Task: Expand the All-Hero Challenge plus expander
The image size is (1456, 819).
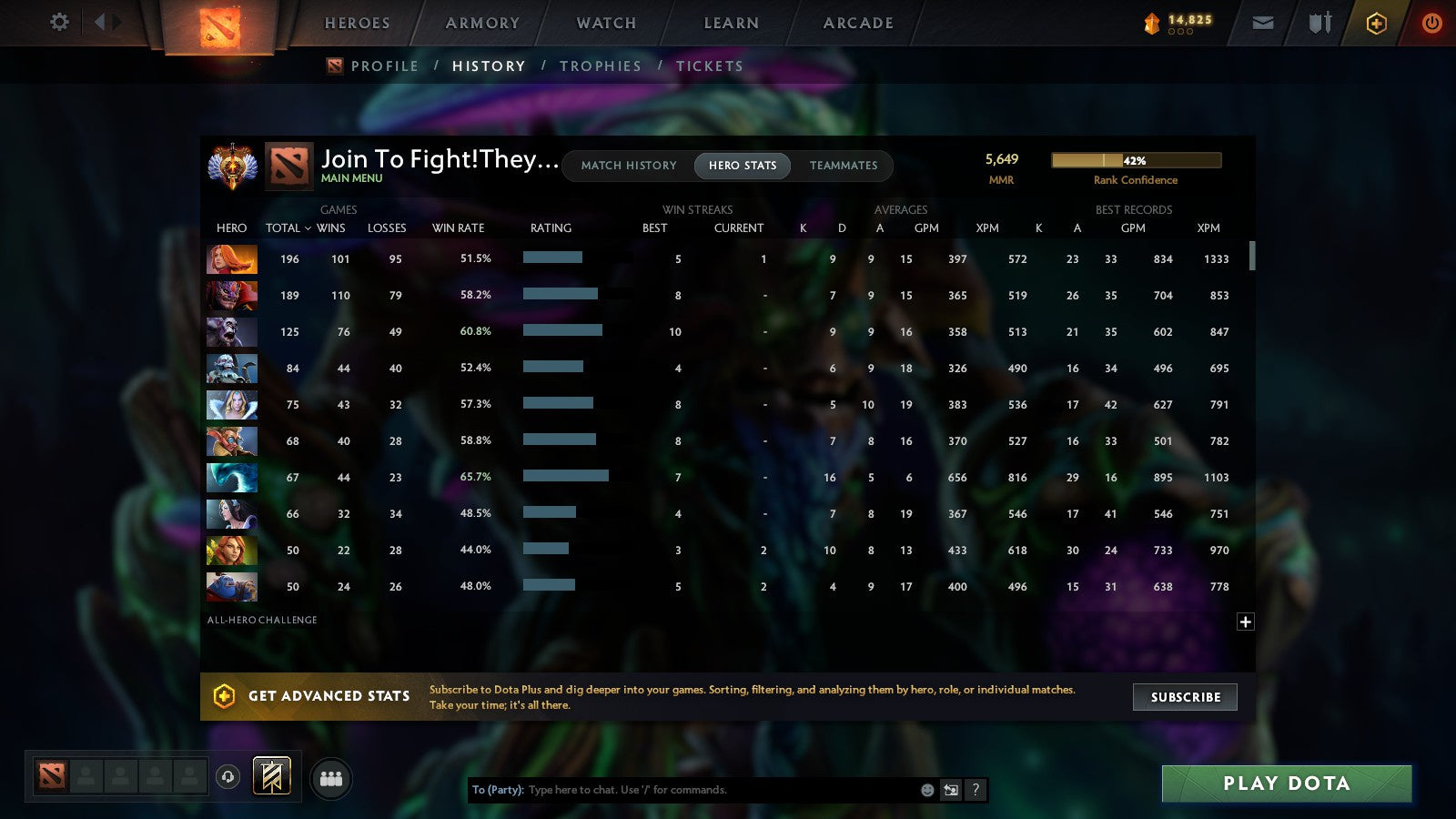Action: click(1245, 622)
